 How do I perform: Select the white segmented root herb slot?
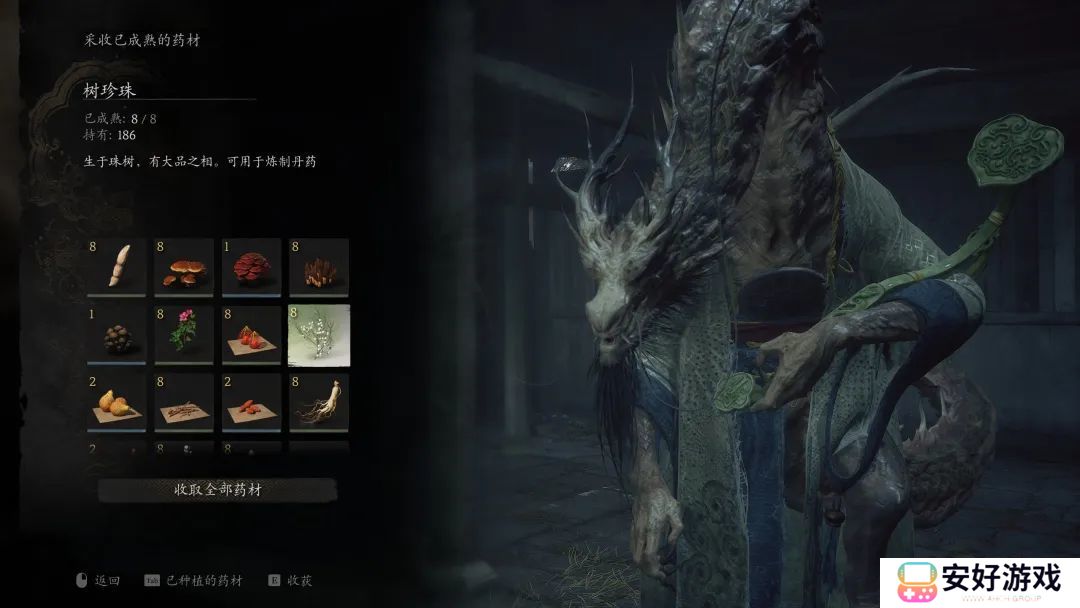117,267
